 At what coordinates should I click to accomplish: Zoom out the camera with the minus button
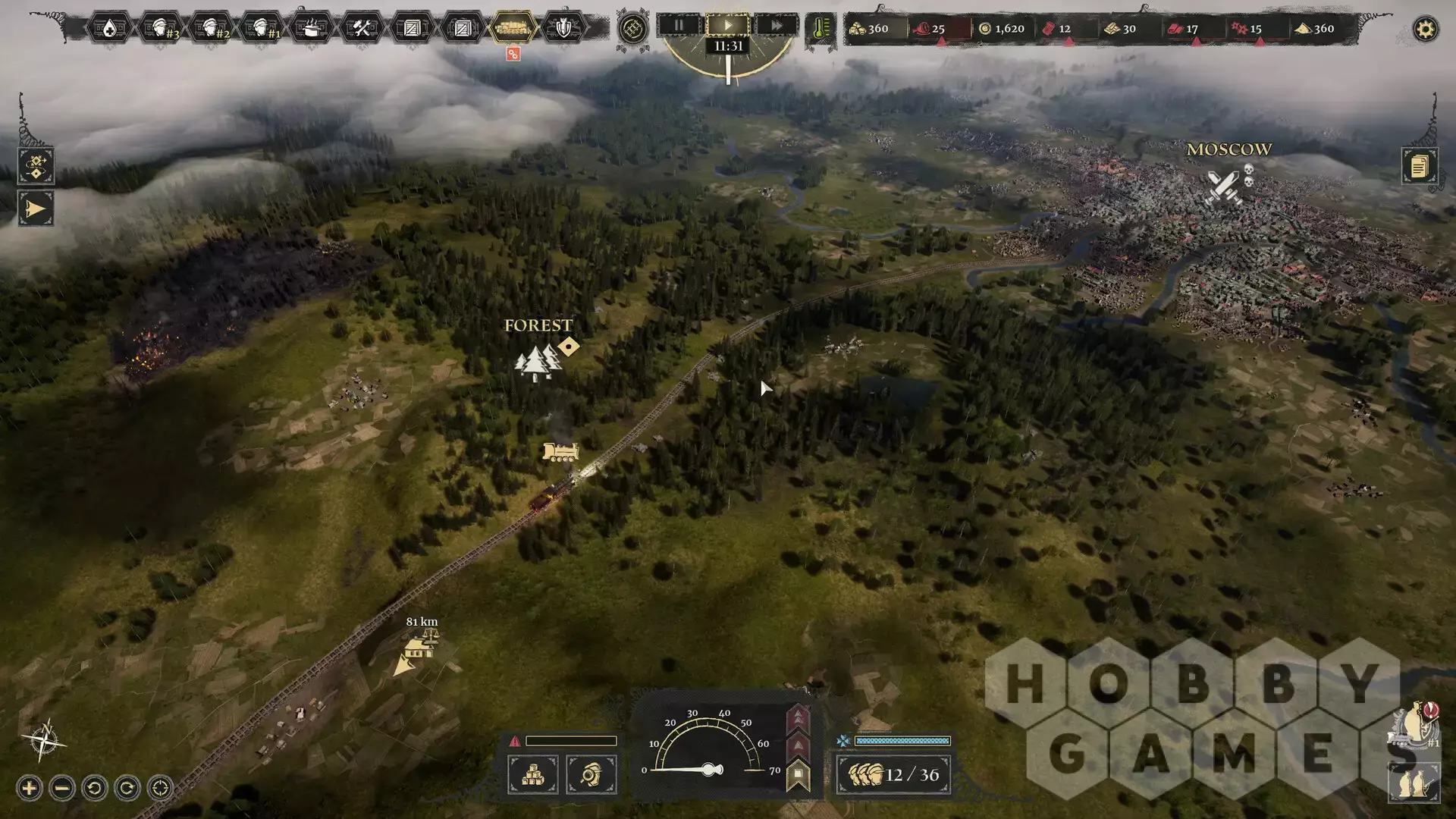point(62,789)
